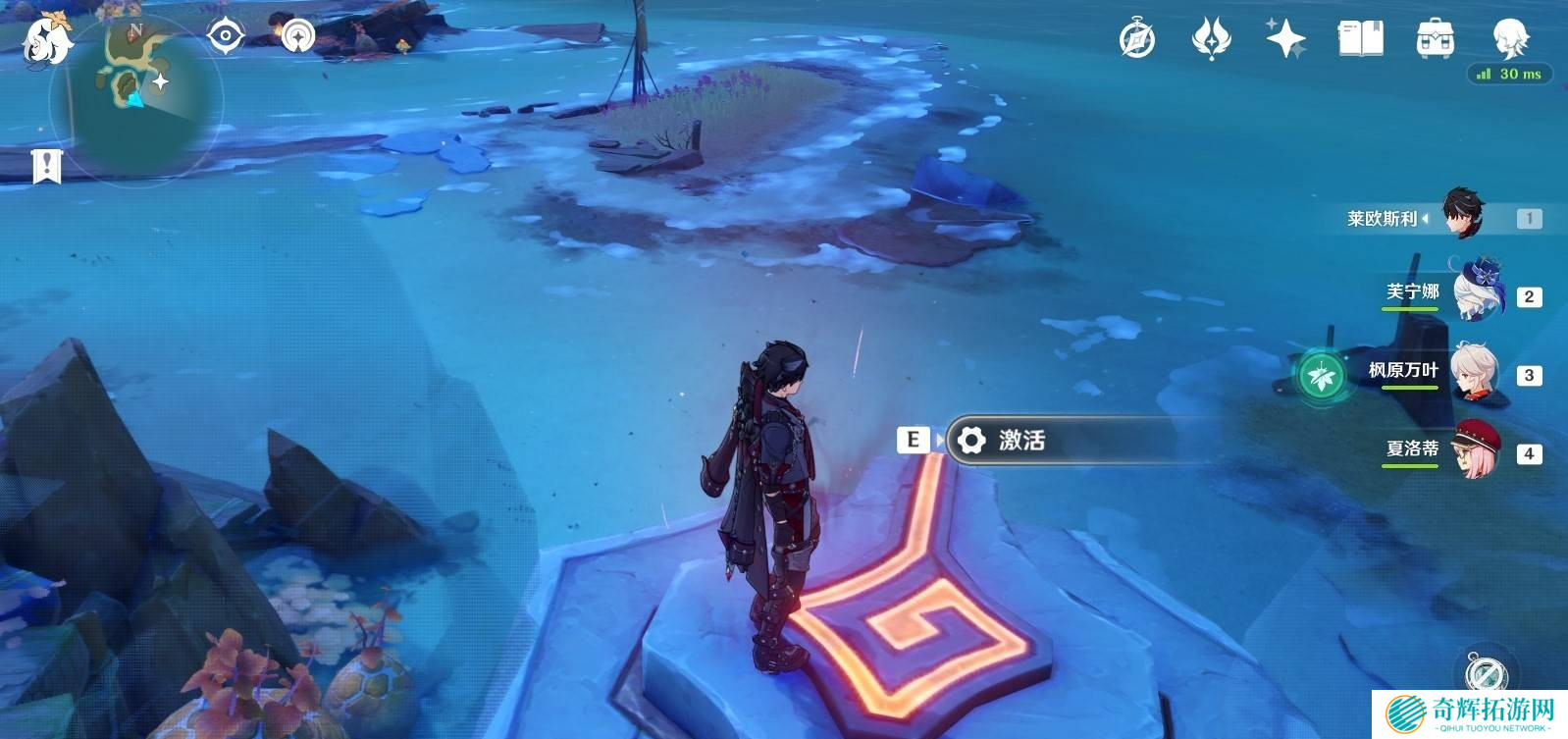Image resolution: width=1568 pixels, height=739 pixels.
Task: Open the character profile icon
Action: coord(1509,39)
